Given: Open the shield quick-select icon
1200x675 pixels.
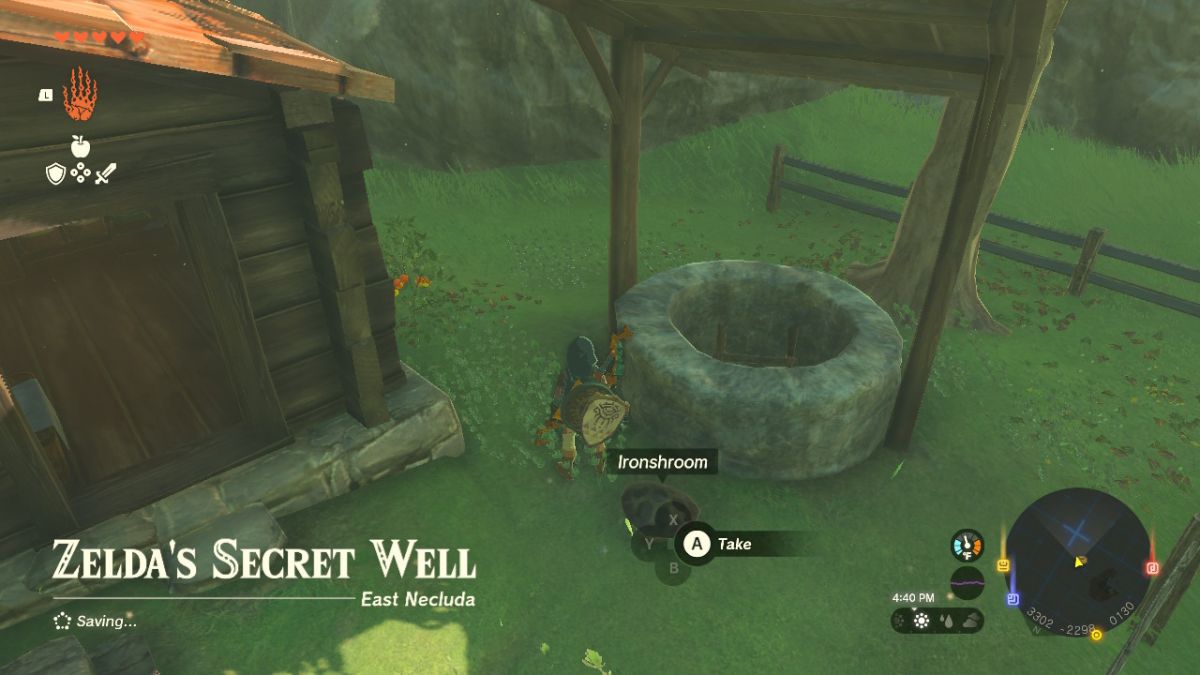Looking at the screenshot, I should (x=56, y=174).
